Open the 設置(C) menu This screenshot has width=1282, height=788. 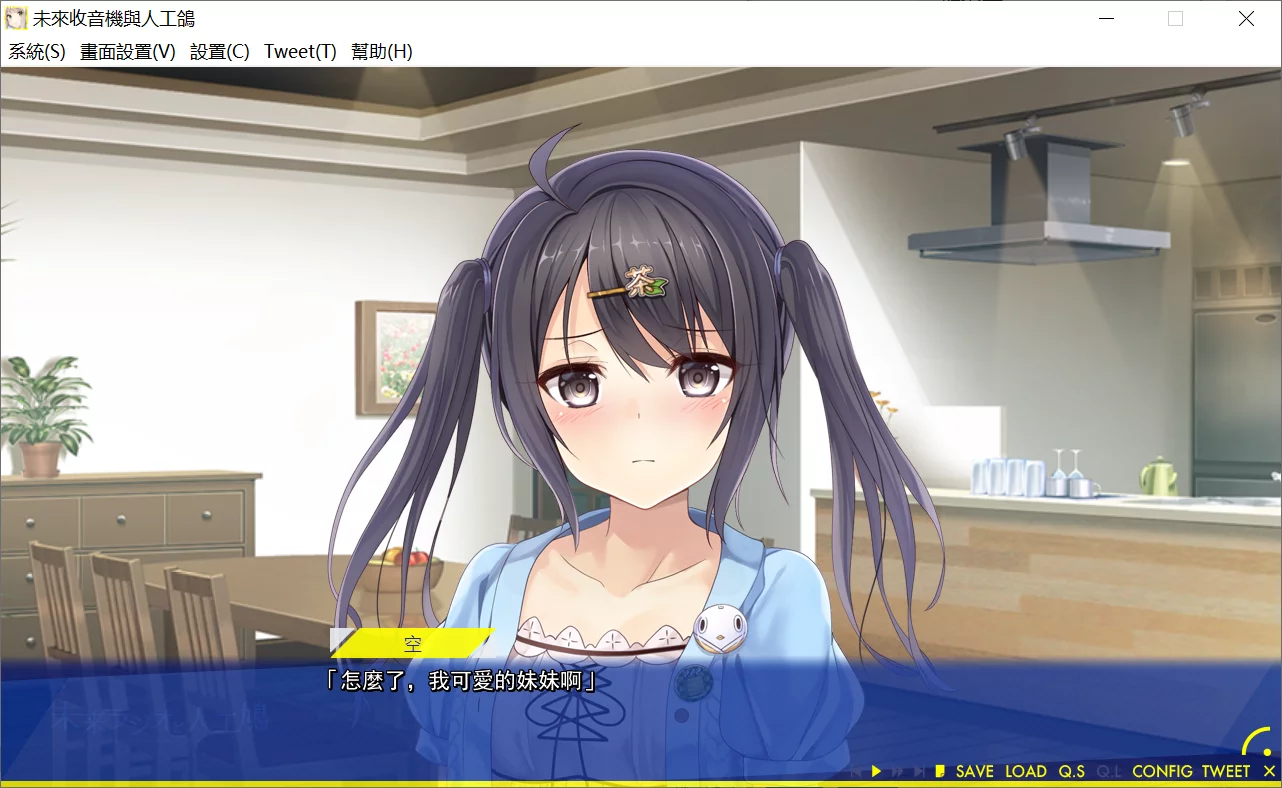[219, 52]
